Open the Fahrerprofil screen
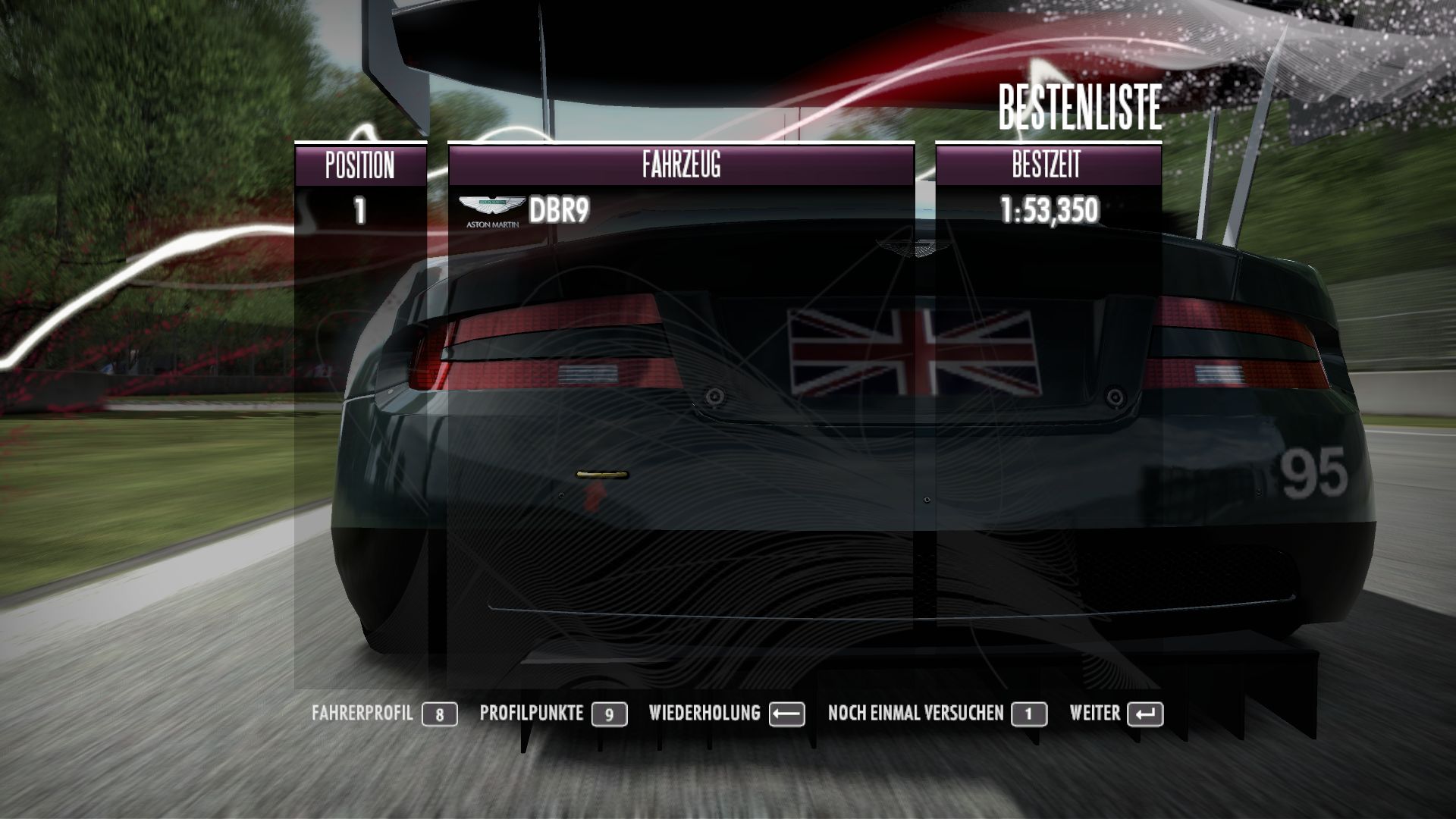 coord(384,714)
